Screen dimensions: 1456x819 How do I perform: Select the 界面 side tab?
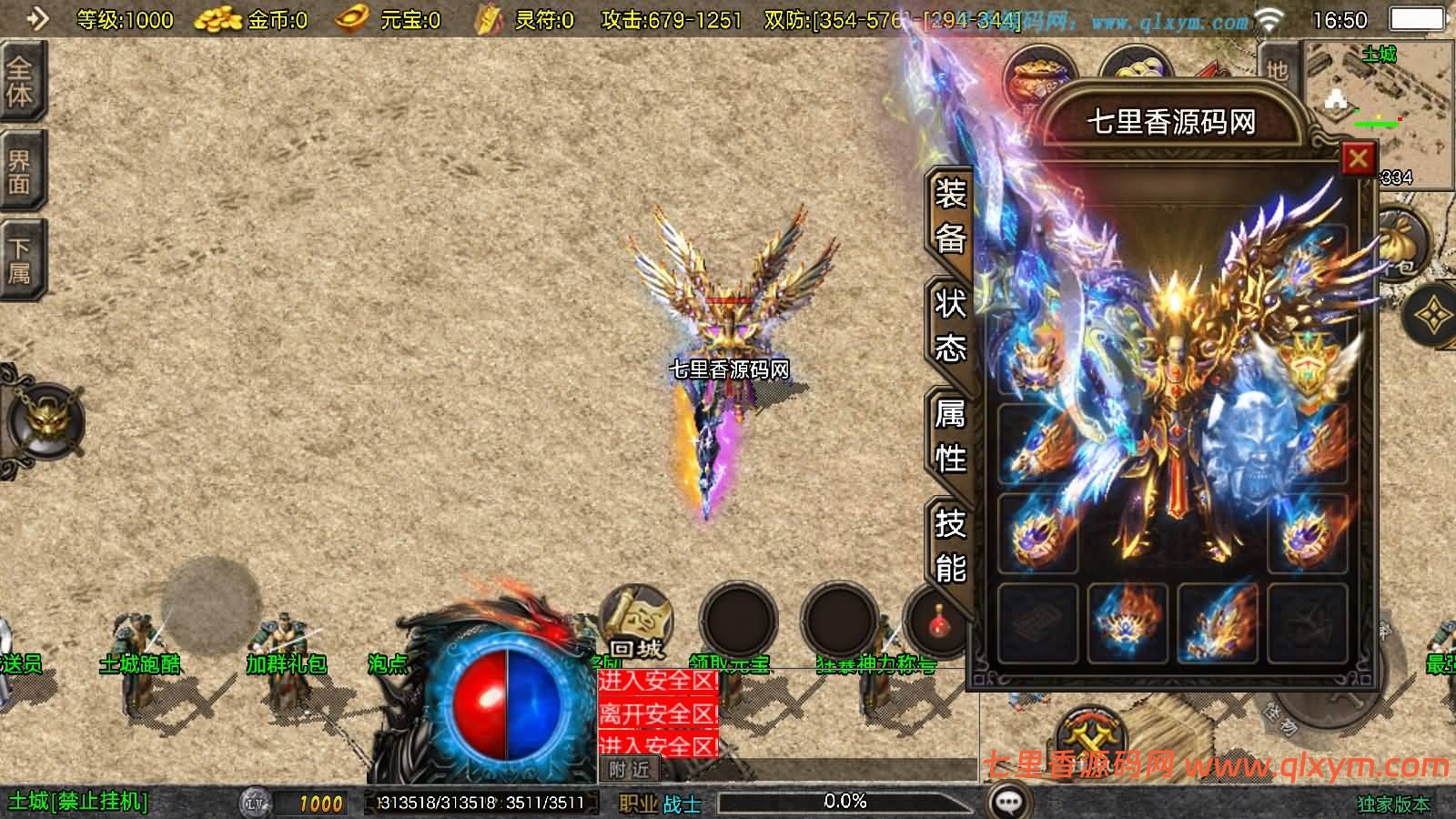pyautogui.click(x=20, y=171)
